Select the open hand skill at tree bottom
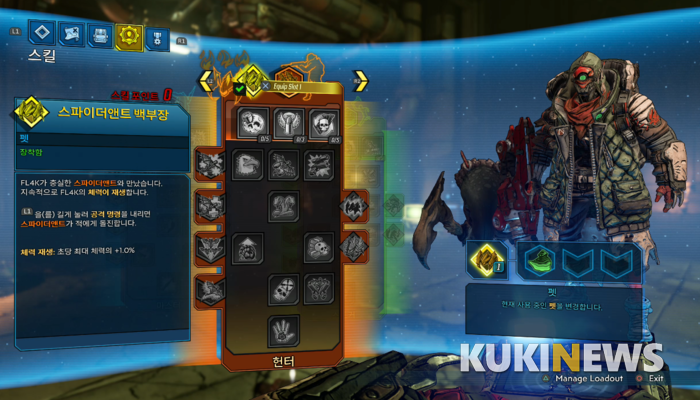 pos(283,330)
